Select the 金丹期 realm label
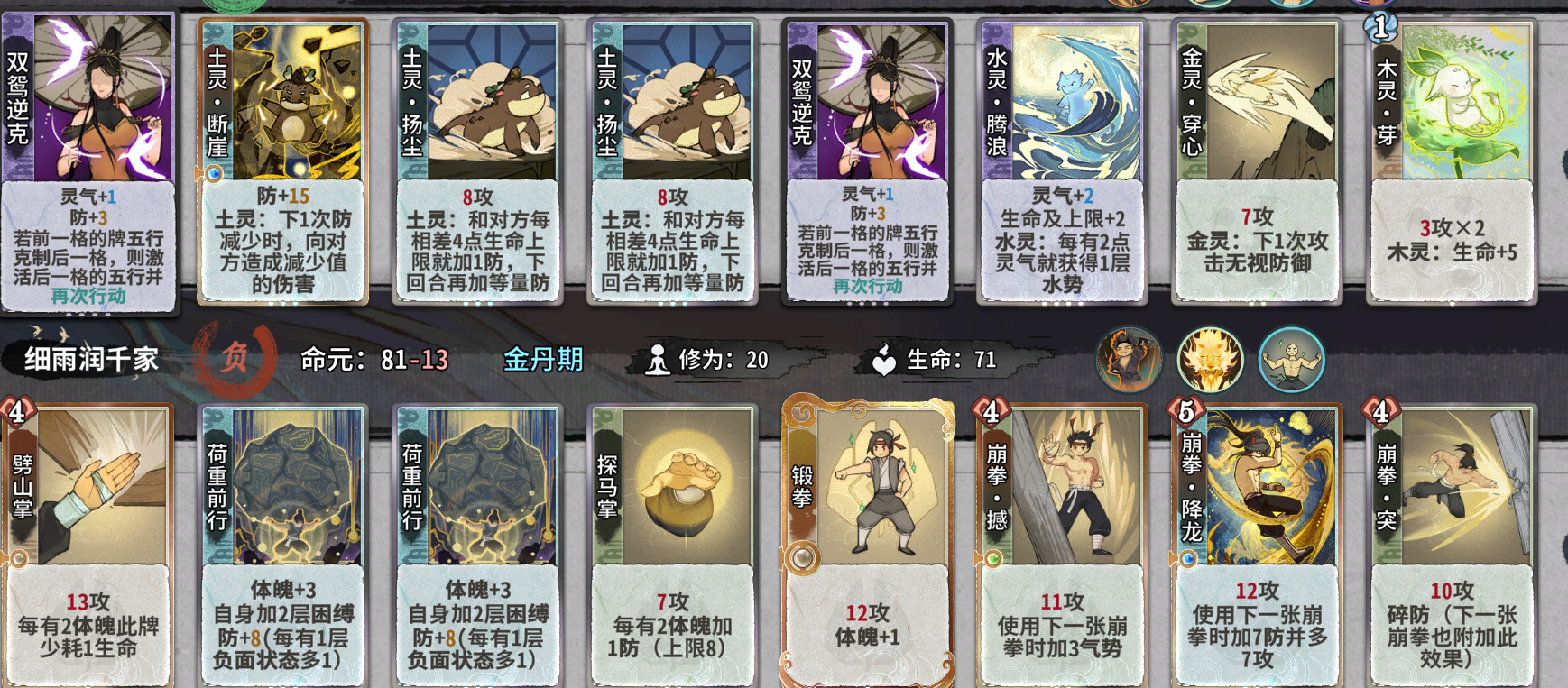Viewport: 1568px width, 688px height. click(542, 358)
